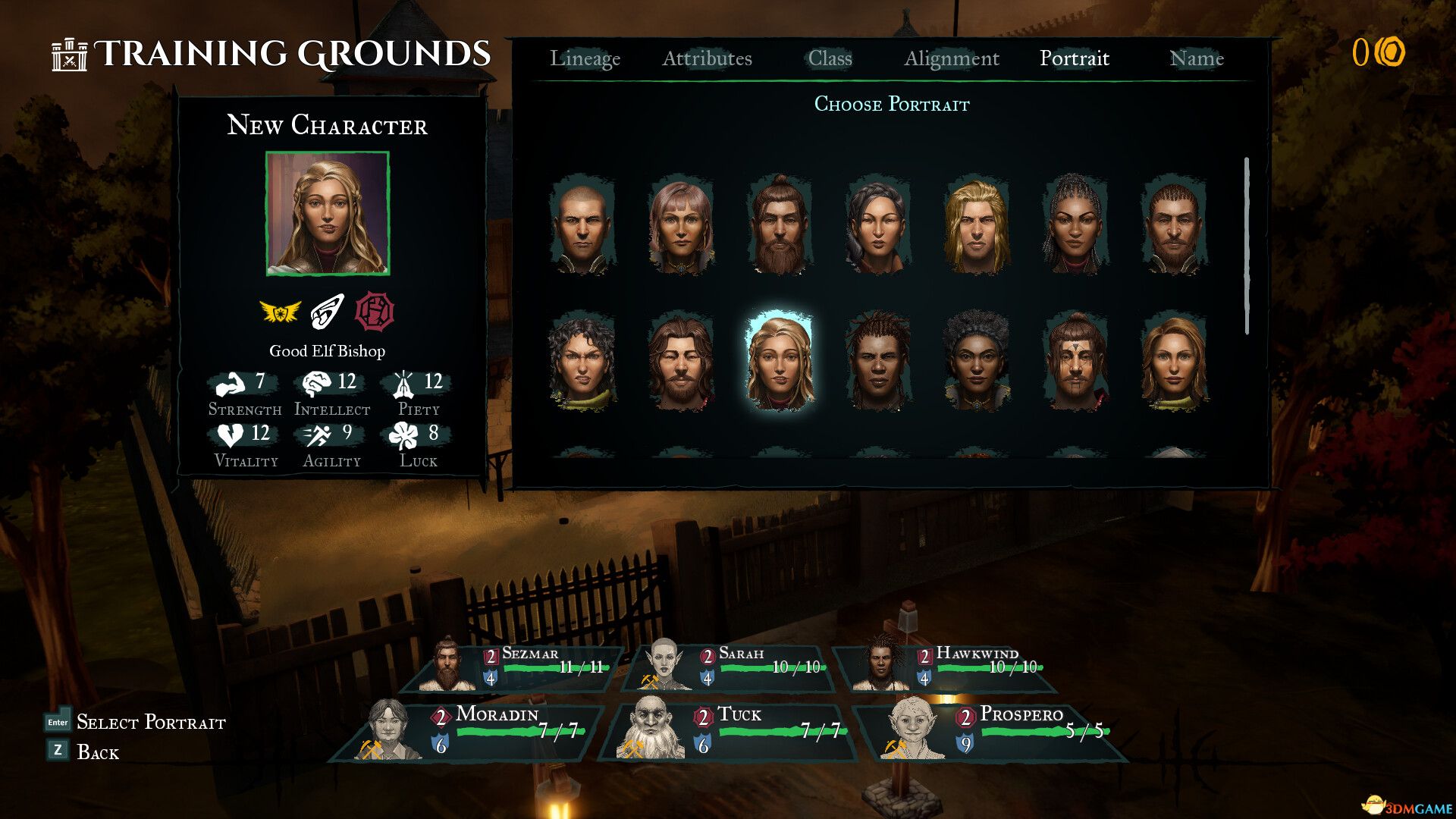1456x819 pixels.
Task: Click the Training Grounds building icon
Action: [70, 55]
